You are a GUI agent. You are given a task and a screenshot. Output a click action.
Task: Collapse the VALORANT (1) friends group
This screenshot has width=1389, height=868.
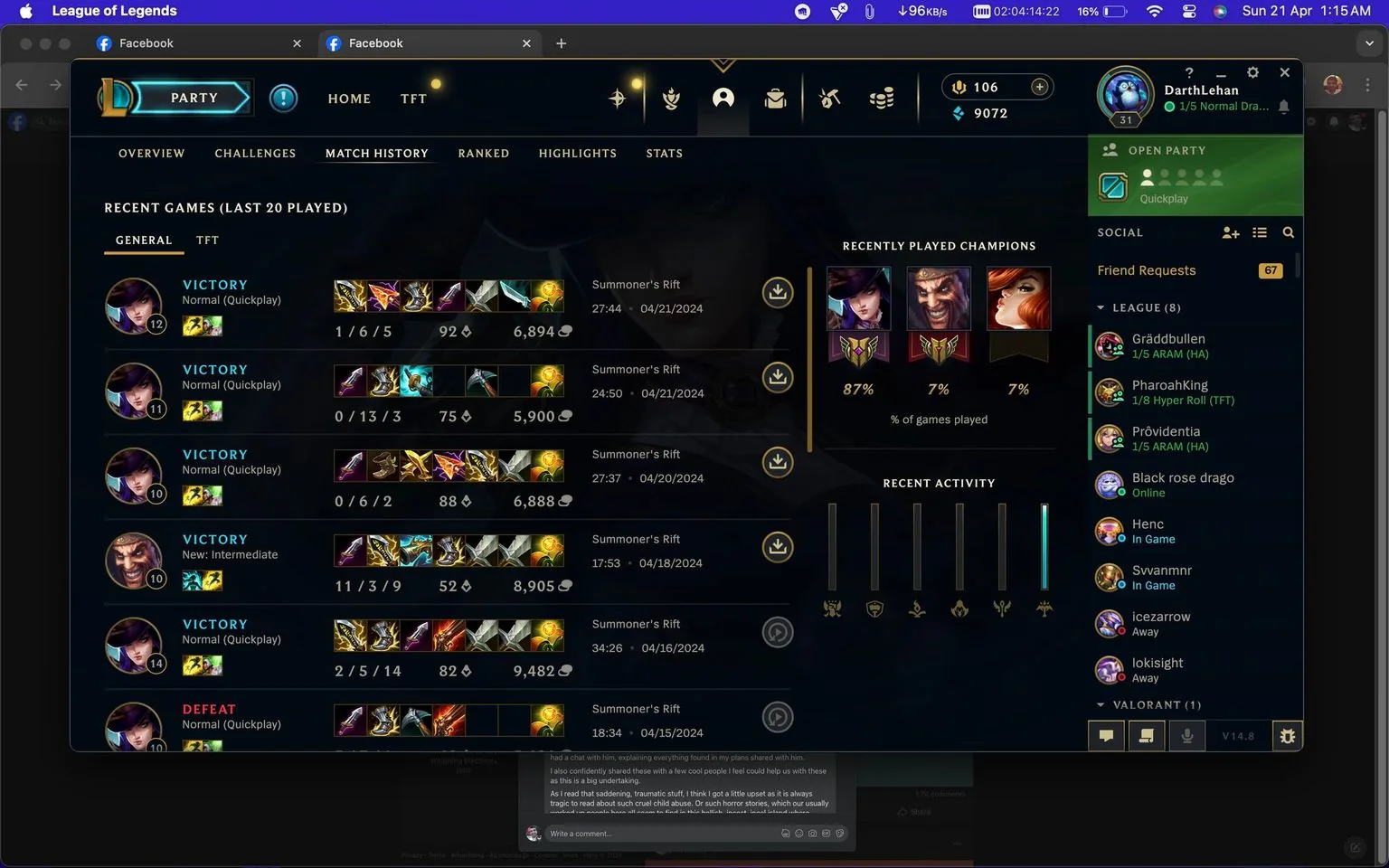click(x=1101, y=704)
